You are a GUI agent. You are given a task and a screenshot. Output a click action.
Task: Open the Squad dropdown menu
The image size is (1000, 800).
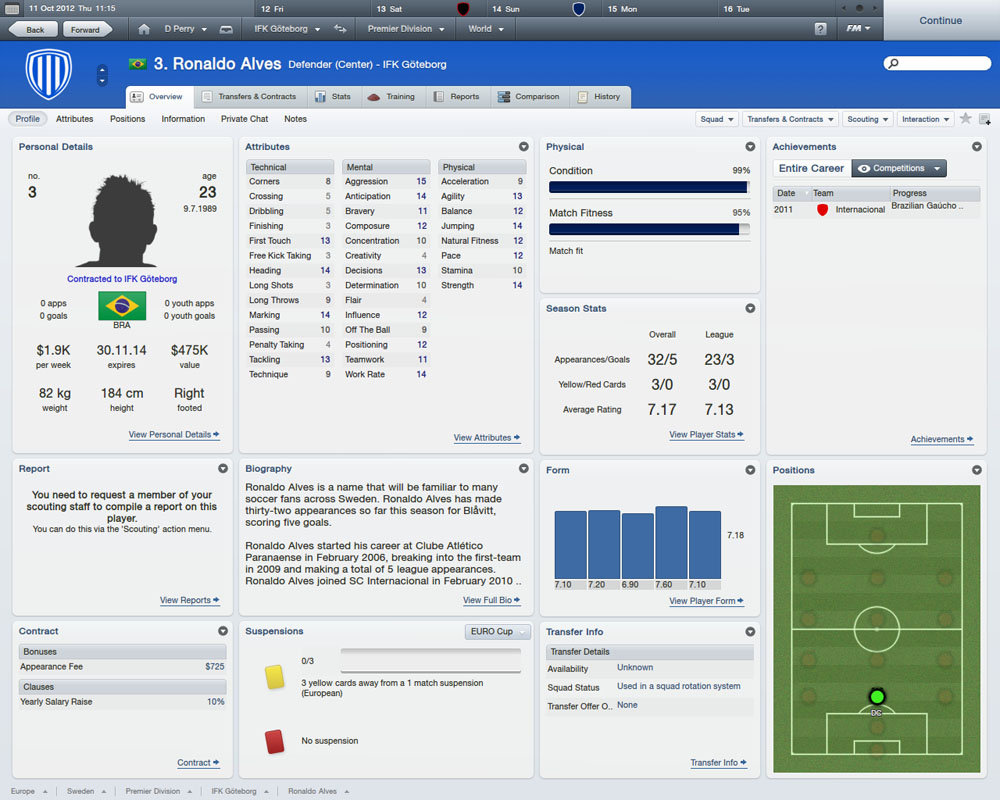(x=717, y=119)
